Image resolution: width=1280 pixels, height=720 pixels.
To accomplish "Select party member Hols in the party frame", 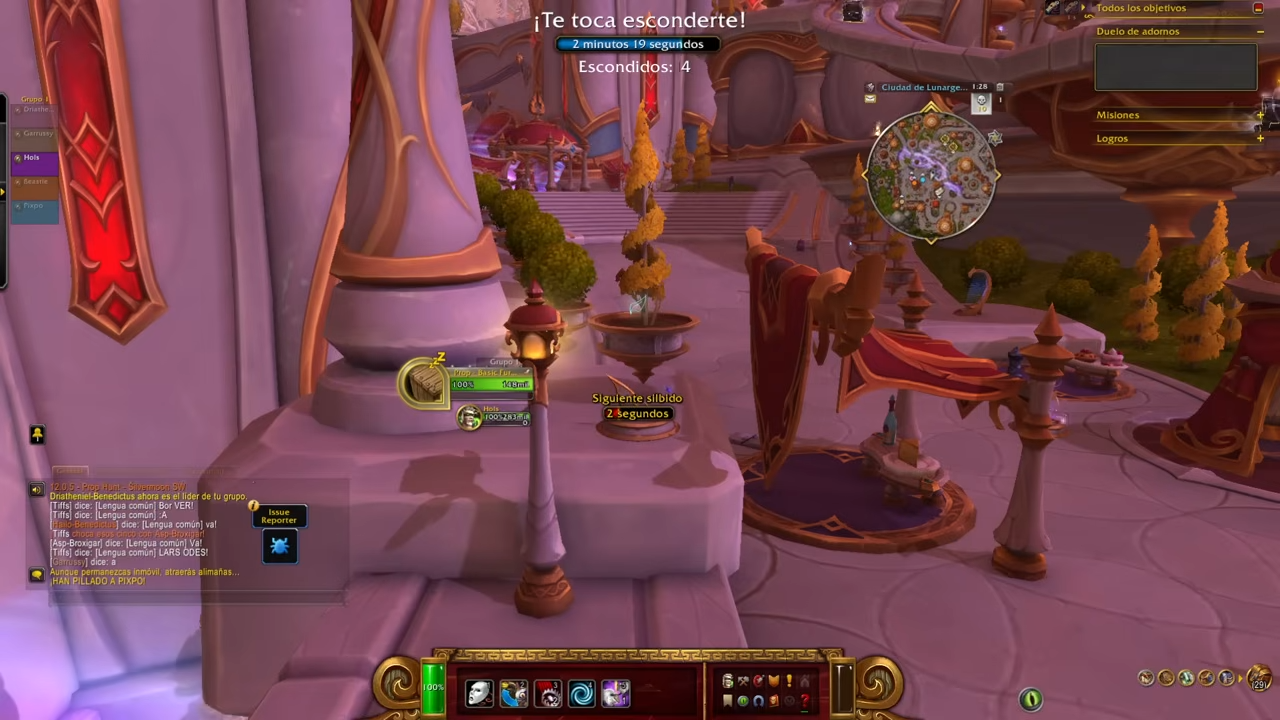I will pyautogui.click(x=32, y=157).
